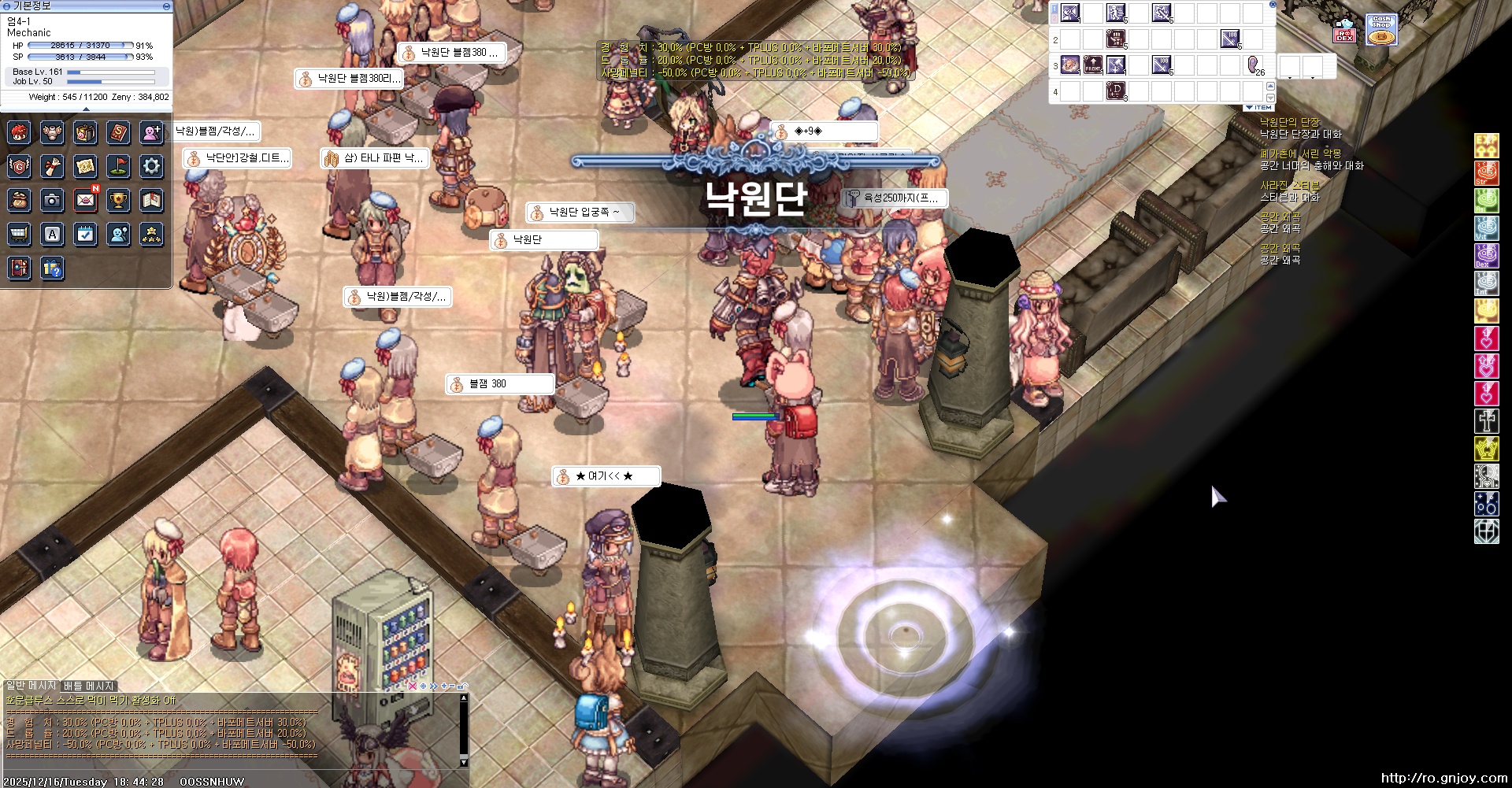The width and height of the screenshot is (1512, 788).
Task: Open the ITEM dropdown under the shortcut bar
Action: [1259, 107]
